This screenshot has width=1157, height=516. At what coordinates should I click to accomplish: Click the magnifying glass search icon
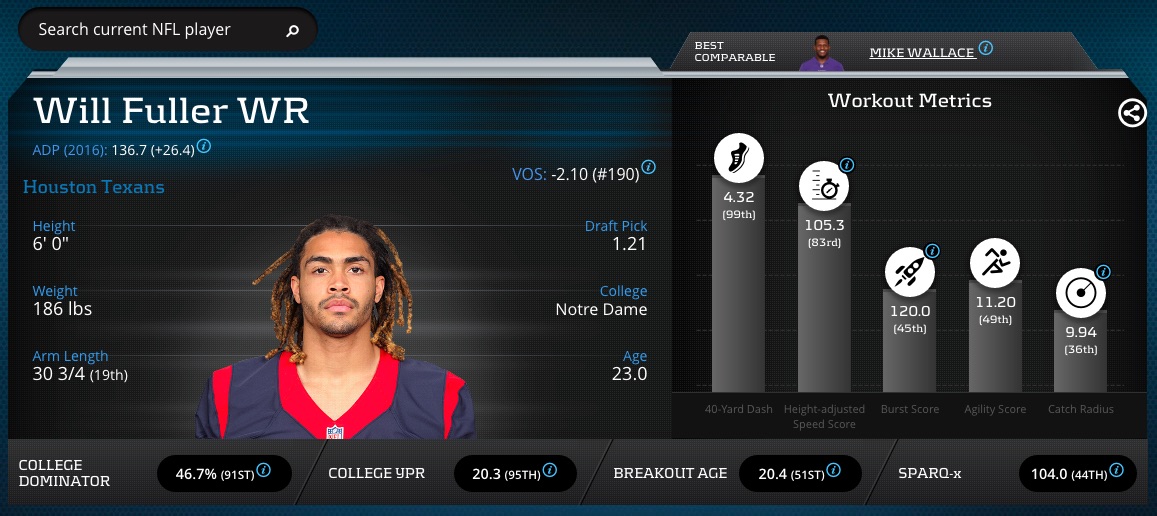click(x=293, y=31)
